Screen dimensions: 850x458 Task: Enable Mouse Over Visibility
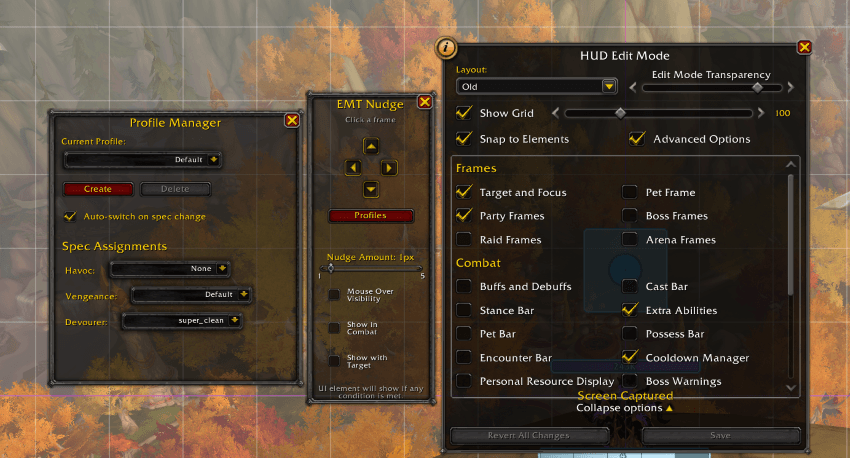click(334, 294)
